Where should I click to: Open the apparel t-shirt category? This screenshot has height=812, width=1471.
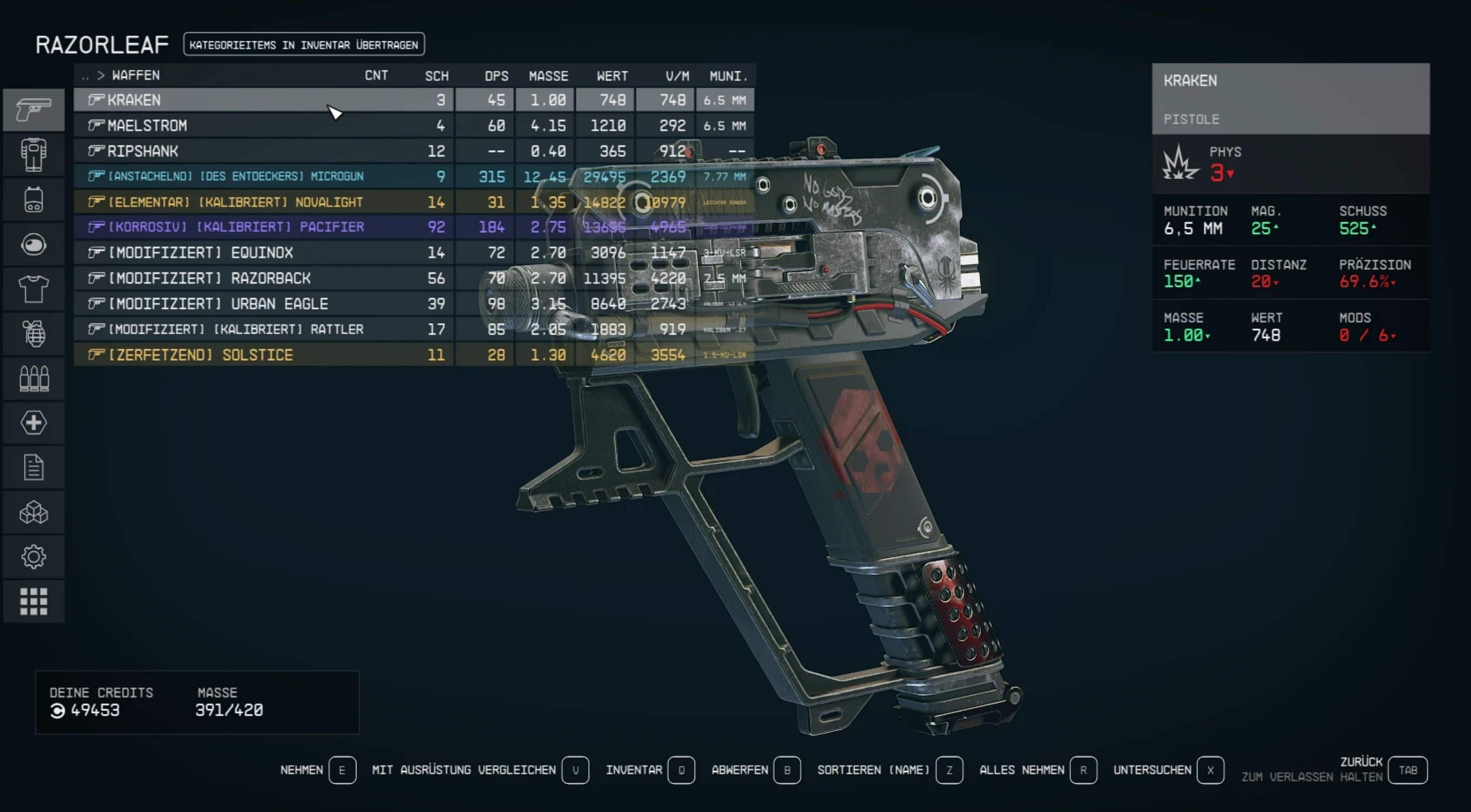click(x=34, y=289)
